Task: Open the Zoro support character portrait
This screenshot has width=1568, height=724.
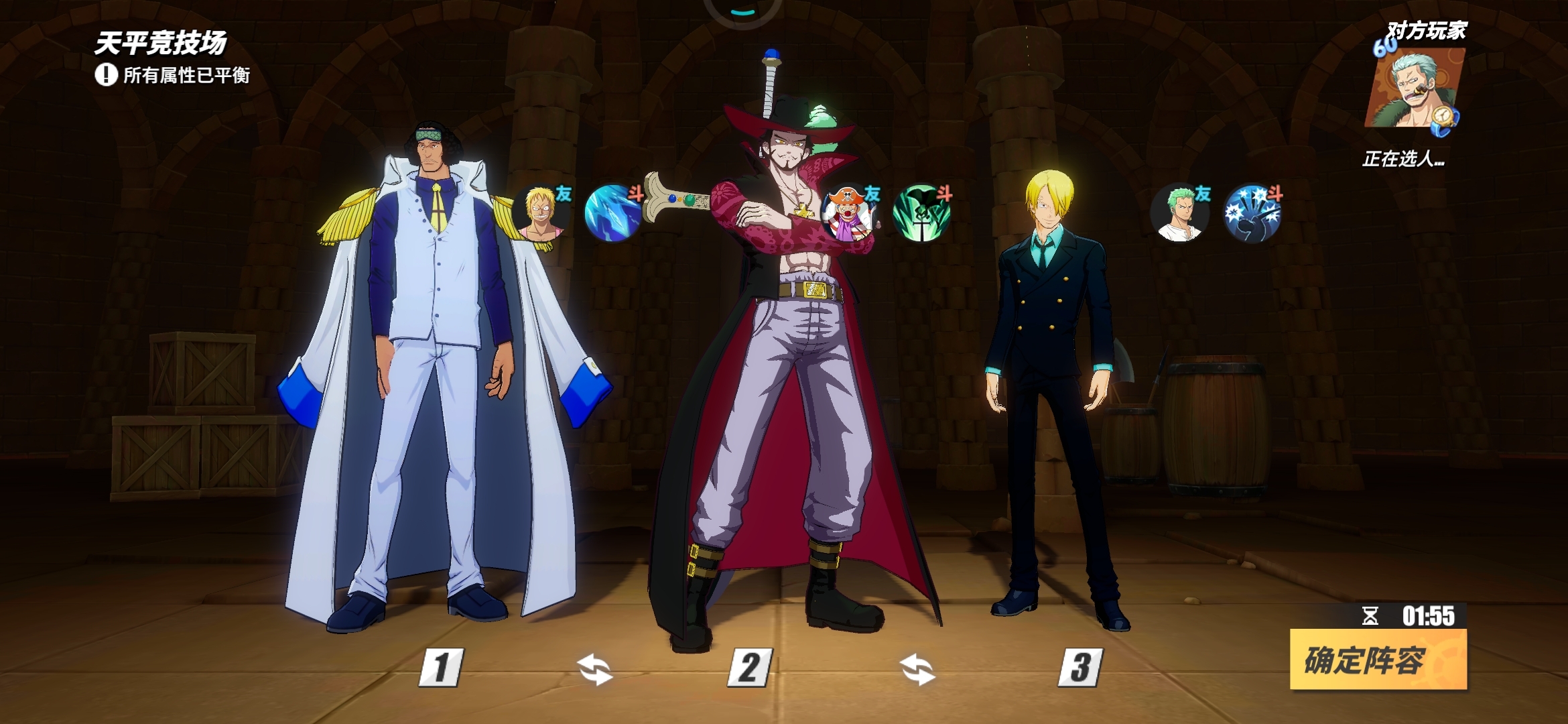Action: click(1180, 213)
